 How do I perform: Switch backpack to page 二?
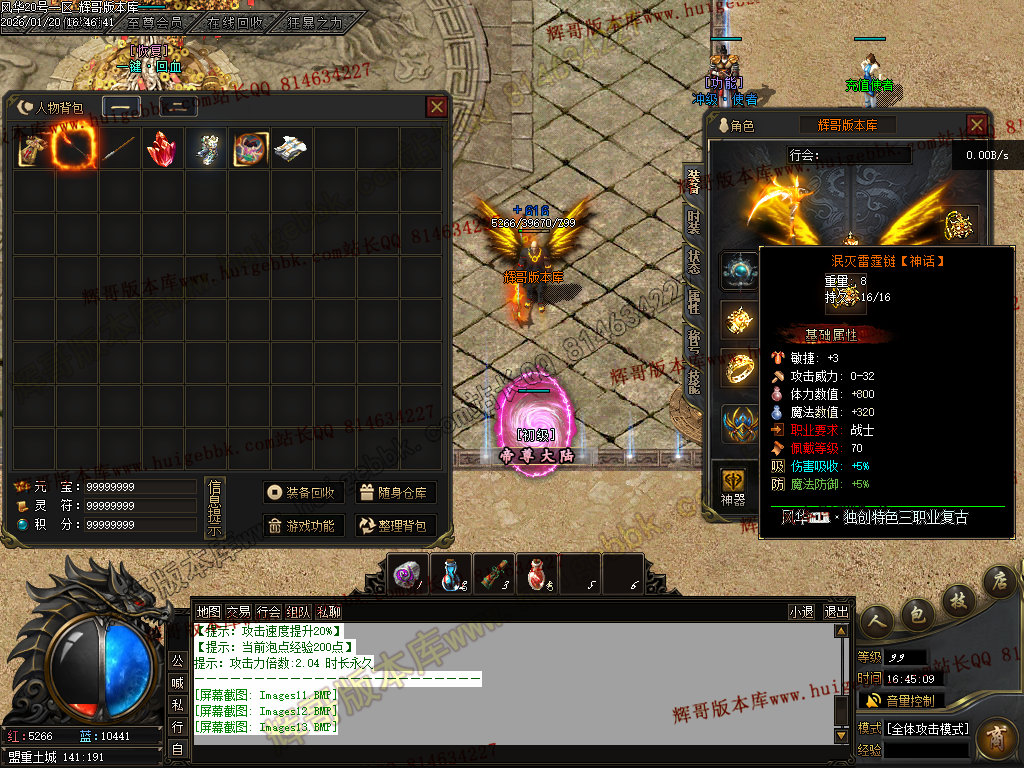pos(177,108)
